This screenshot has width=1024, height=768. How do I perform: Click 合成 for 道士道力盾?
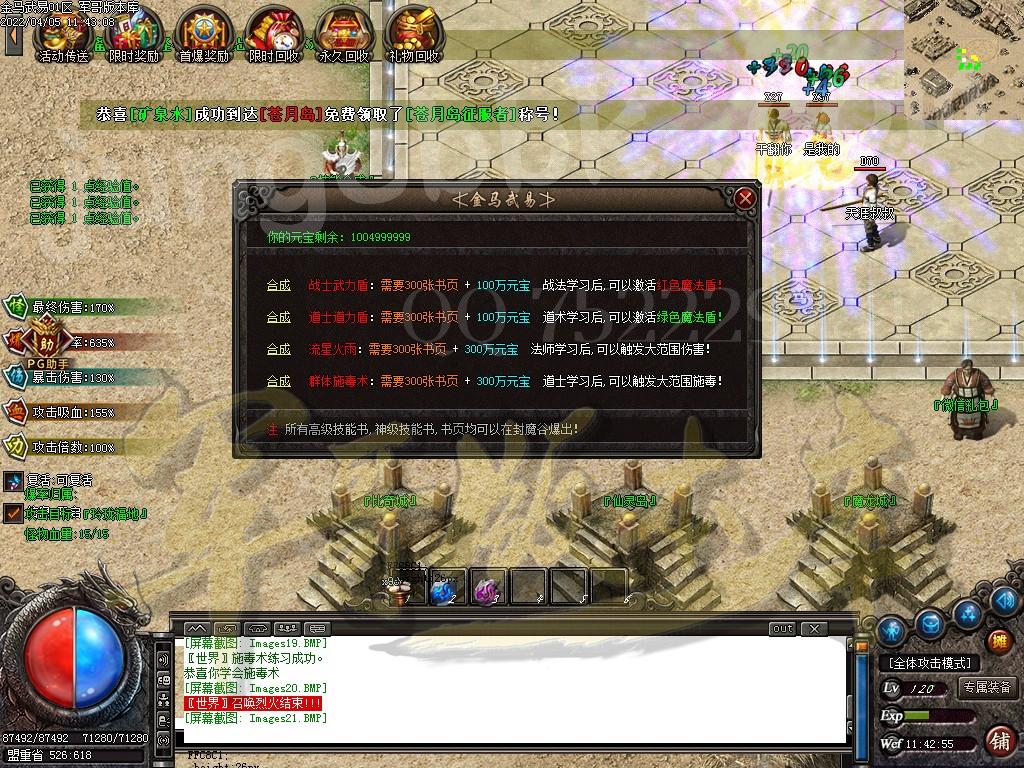(278, 317)
